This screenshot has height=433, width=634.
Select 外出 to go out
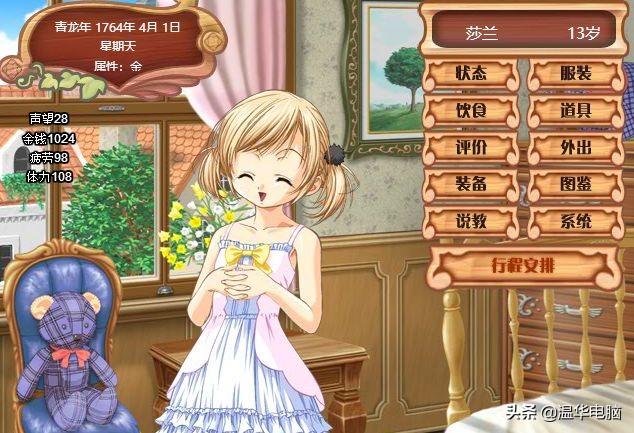coord(574,148)
